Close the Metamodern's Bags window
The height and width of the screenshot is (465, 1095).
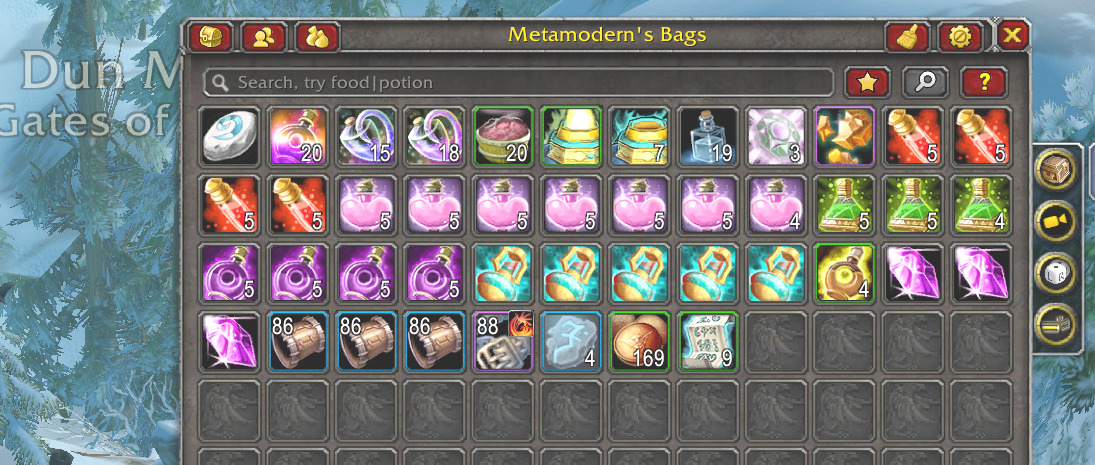1013,36
